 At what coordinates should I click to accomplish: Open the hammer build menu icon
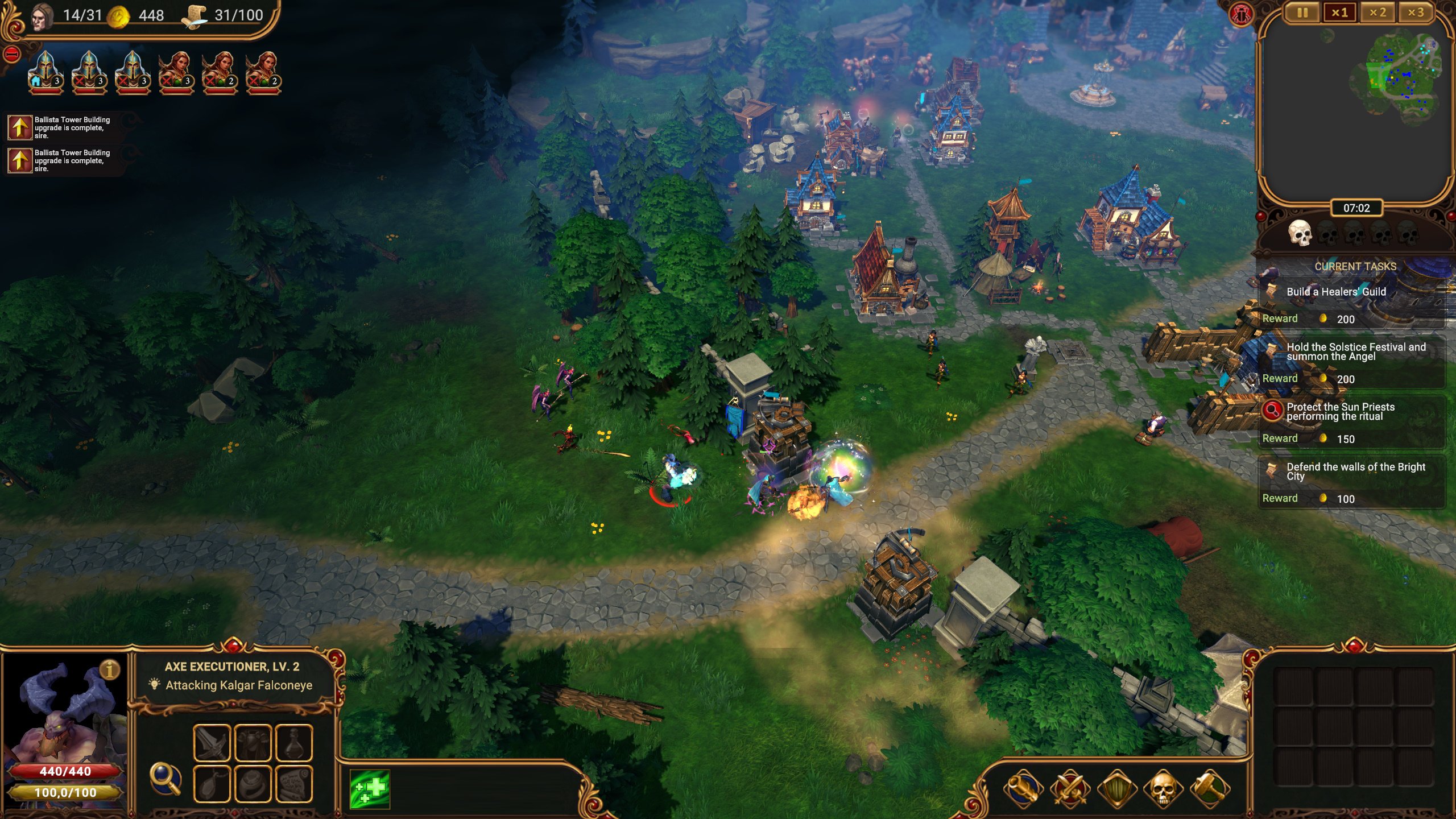click(x=1210, y=789)
